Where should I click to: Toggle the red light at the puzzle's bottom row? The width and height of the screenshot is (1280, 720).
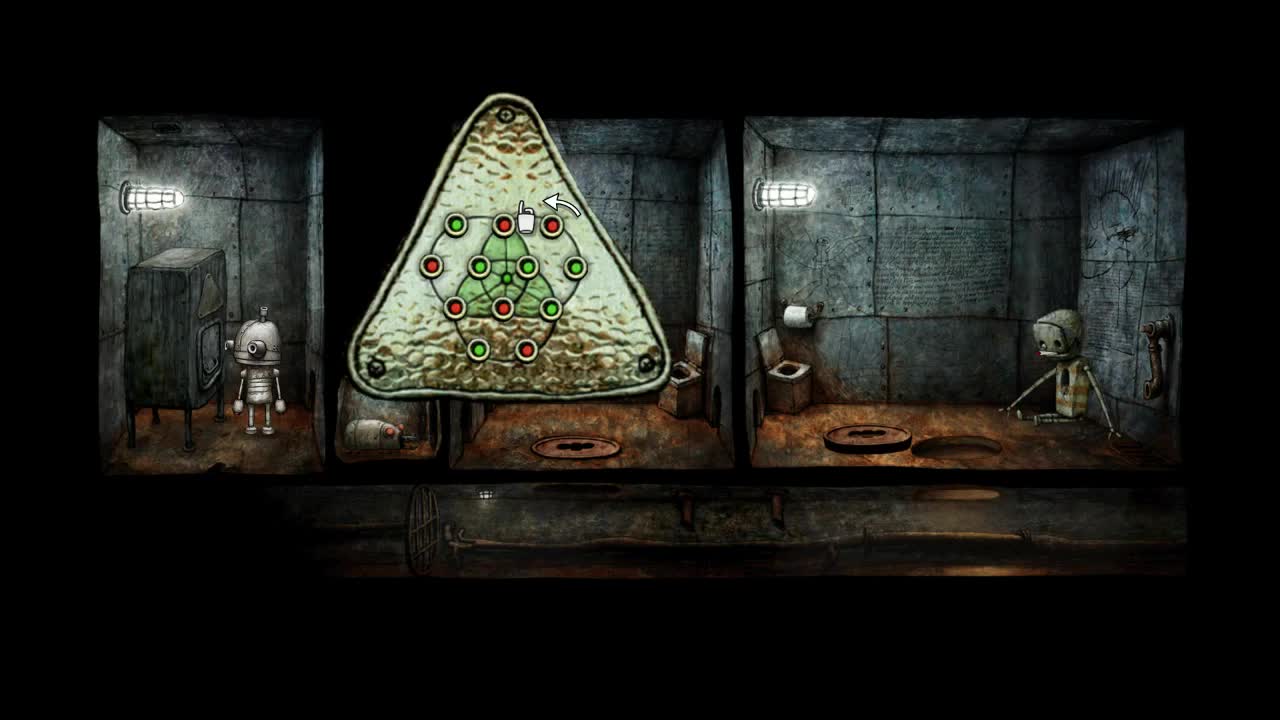(526, 349)
